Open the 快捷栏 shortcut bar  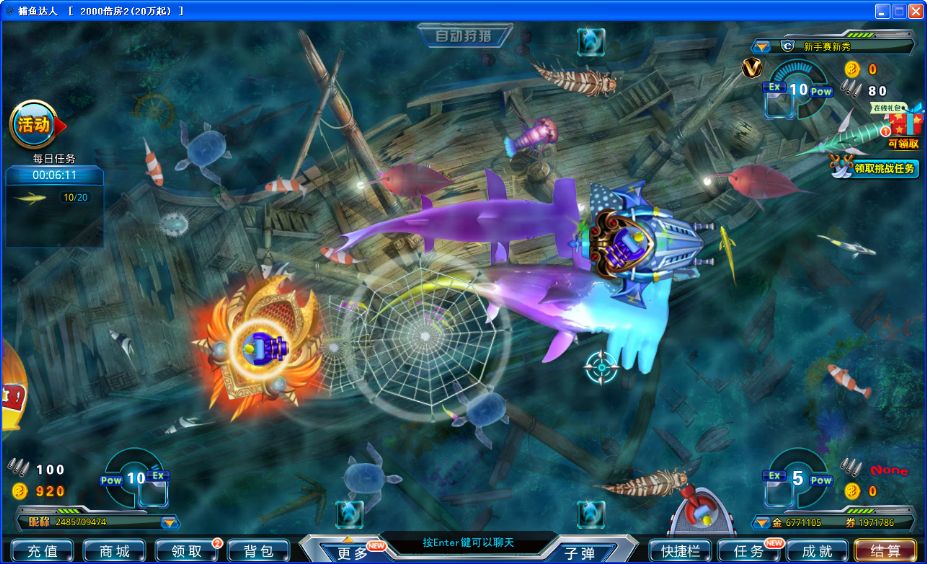click(x=679, y=551)
